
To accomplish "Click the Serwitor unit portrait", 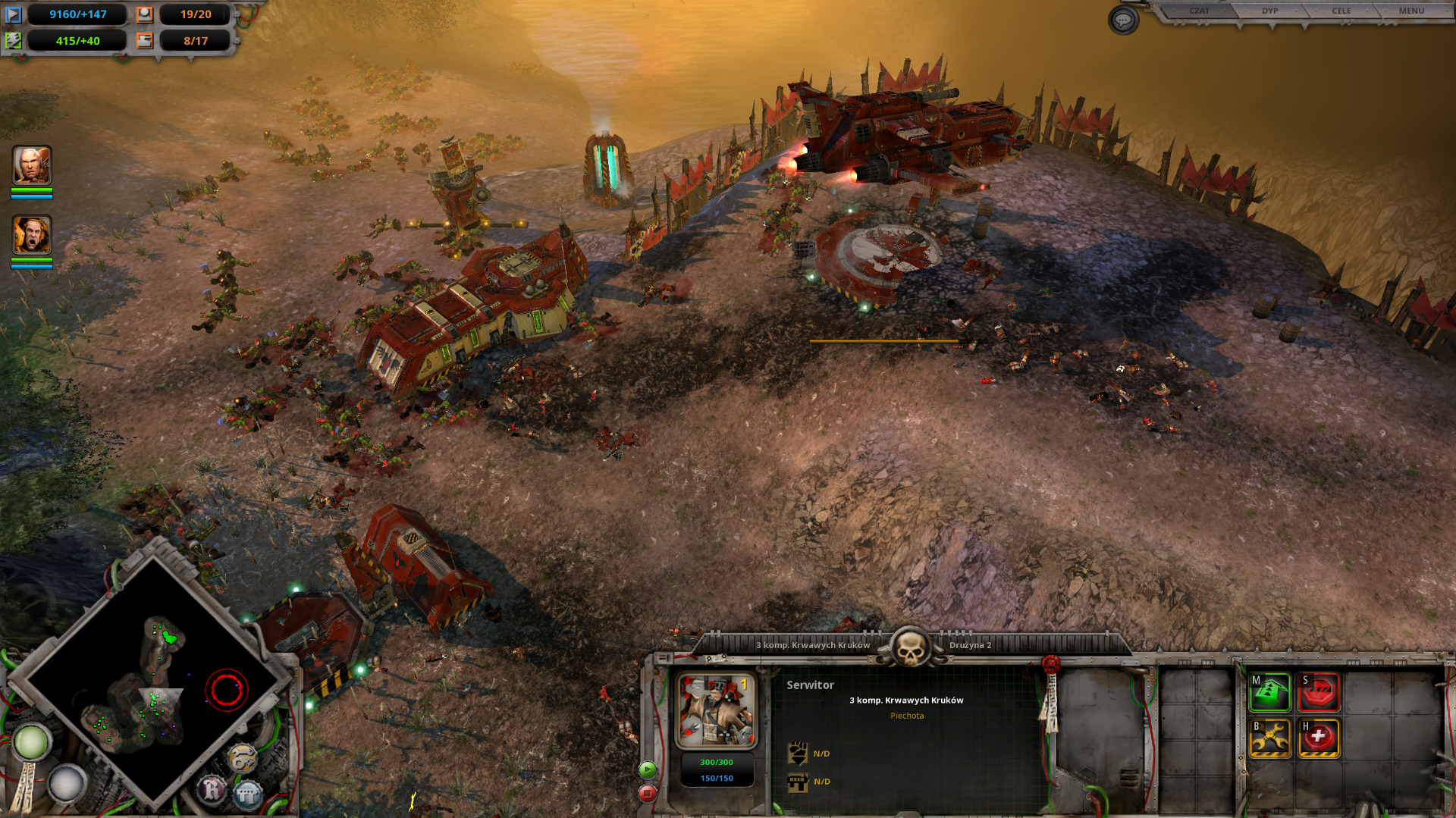I will pyautogui.click(x=717, y=711).
